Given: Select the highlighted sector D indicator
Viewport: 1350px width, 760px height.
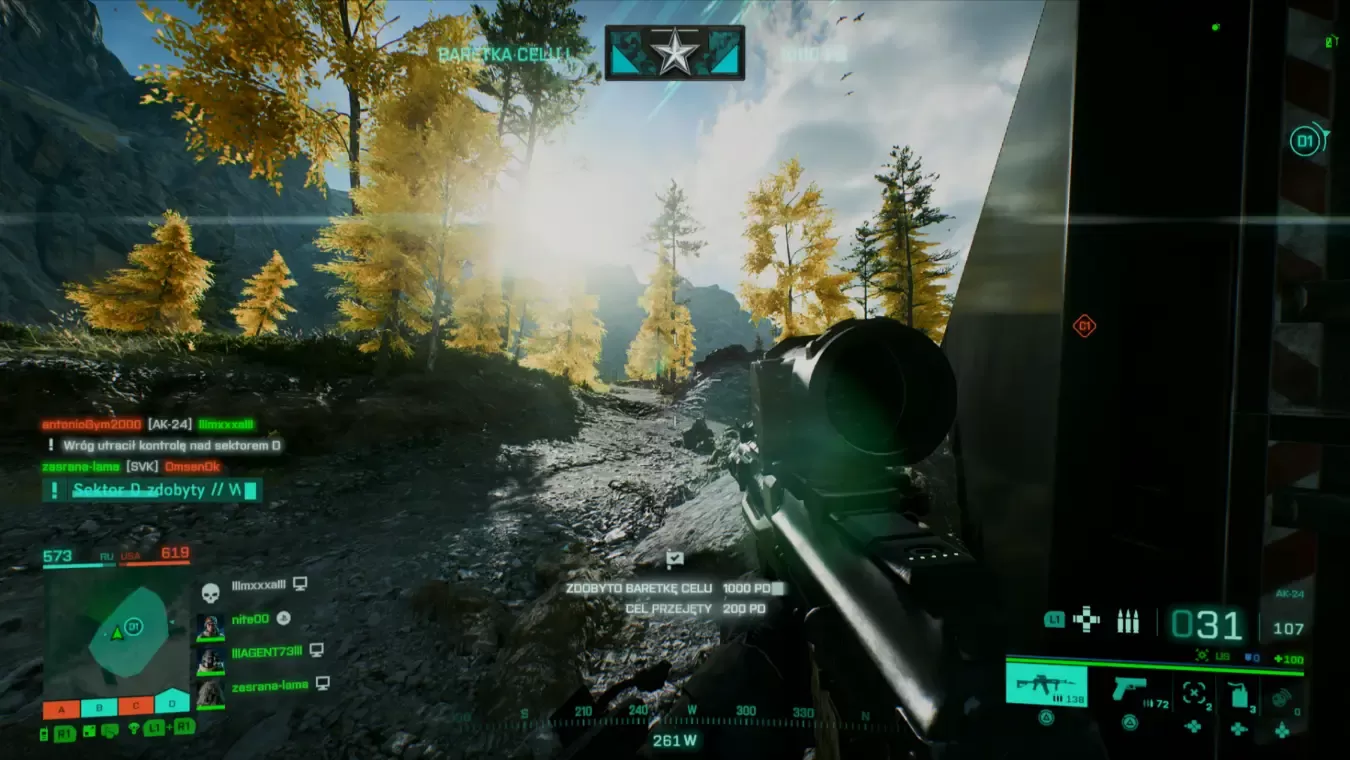Looking at the screenshot, I should coord(172,702).
